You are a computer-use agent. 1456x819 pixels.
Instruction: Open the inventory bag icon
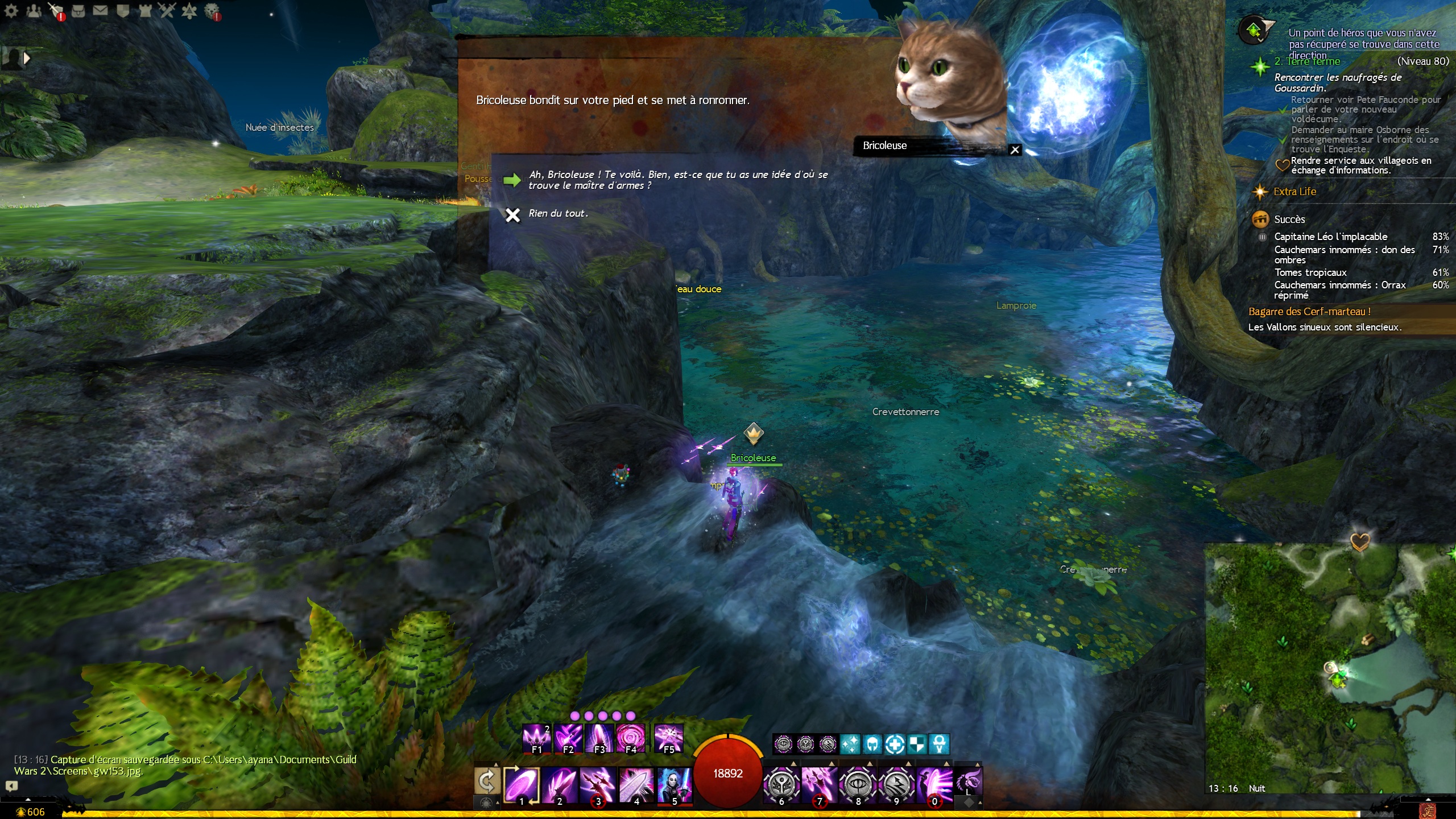(78, 10)
